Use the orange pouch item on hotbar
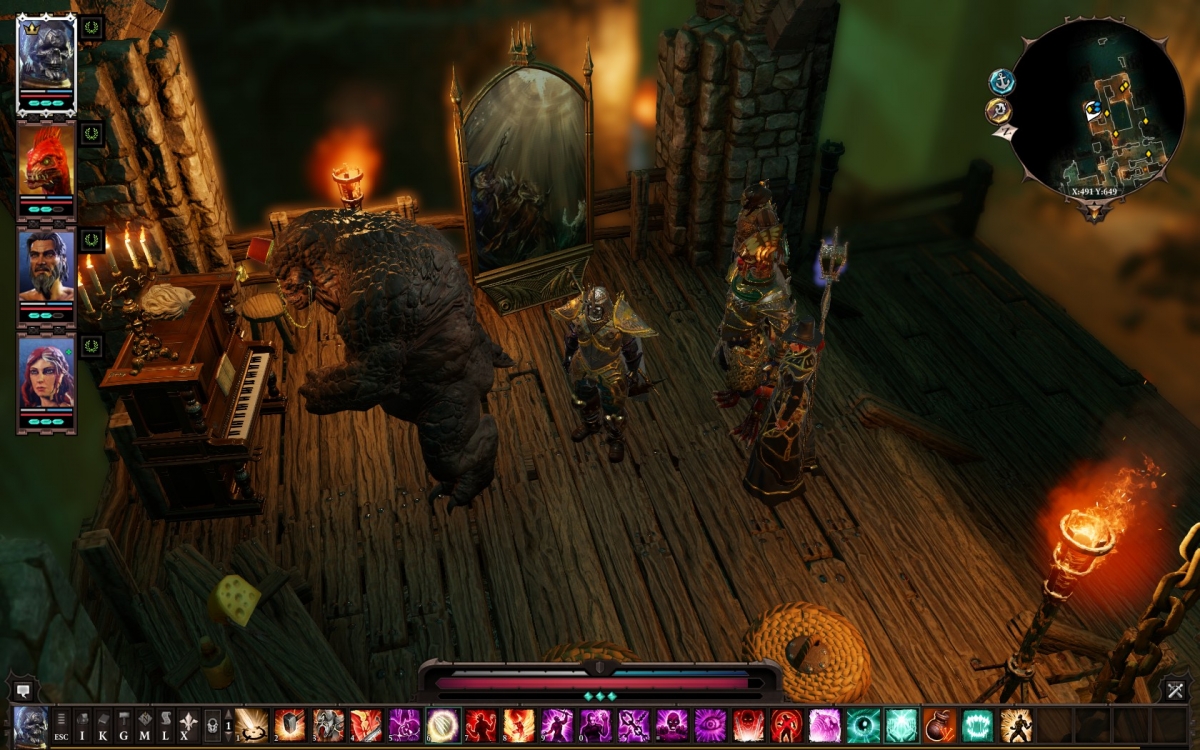This screenshot has width=1200, height=750. pyautogui.click(x=939, y=724)
